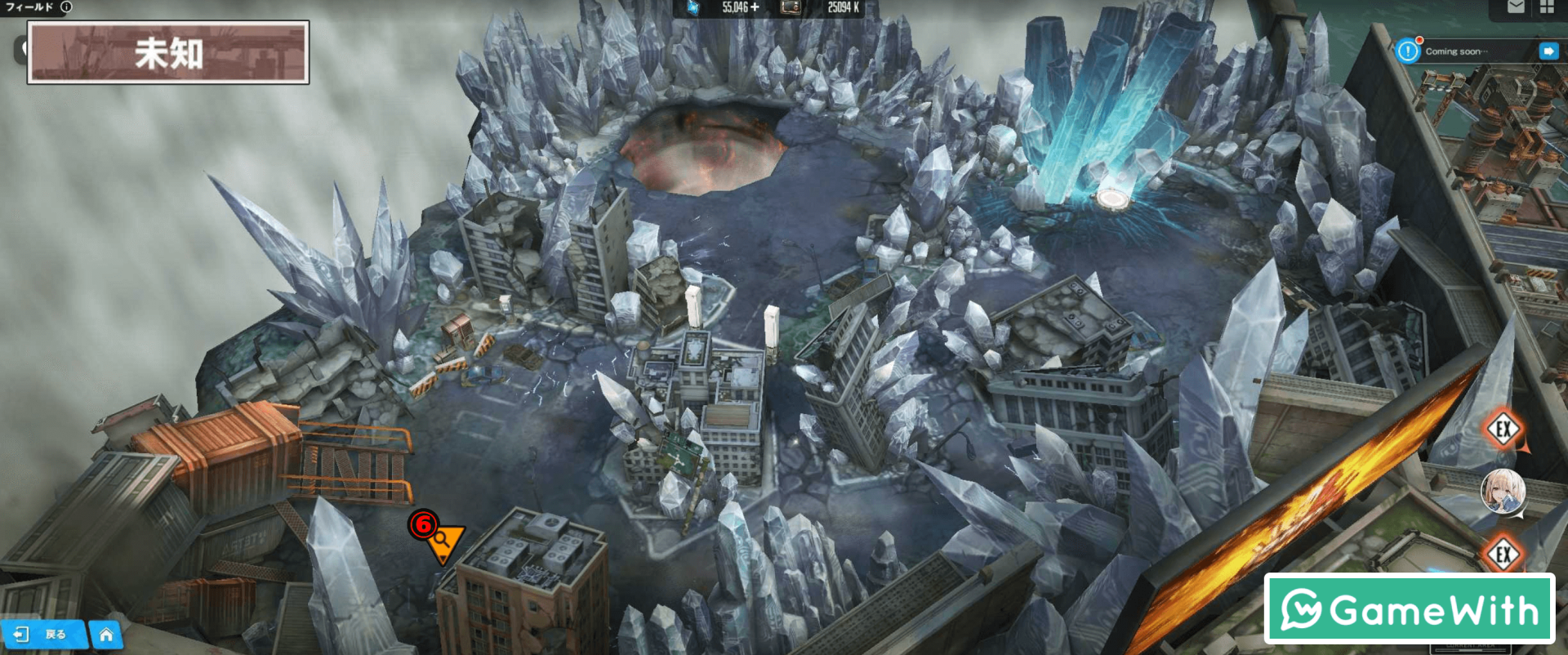Go to the home screen
The image size is (1568, 655).
coord(106,635)
